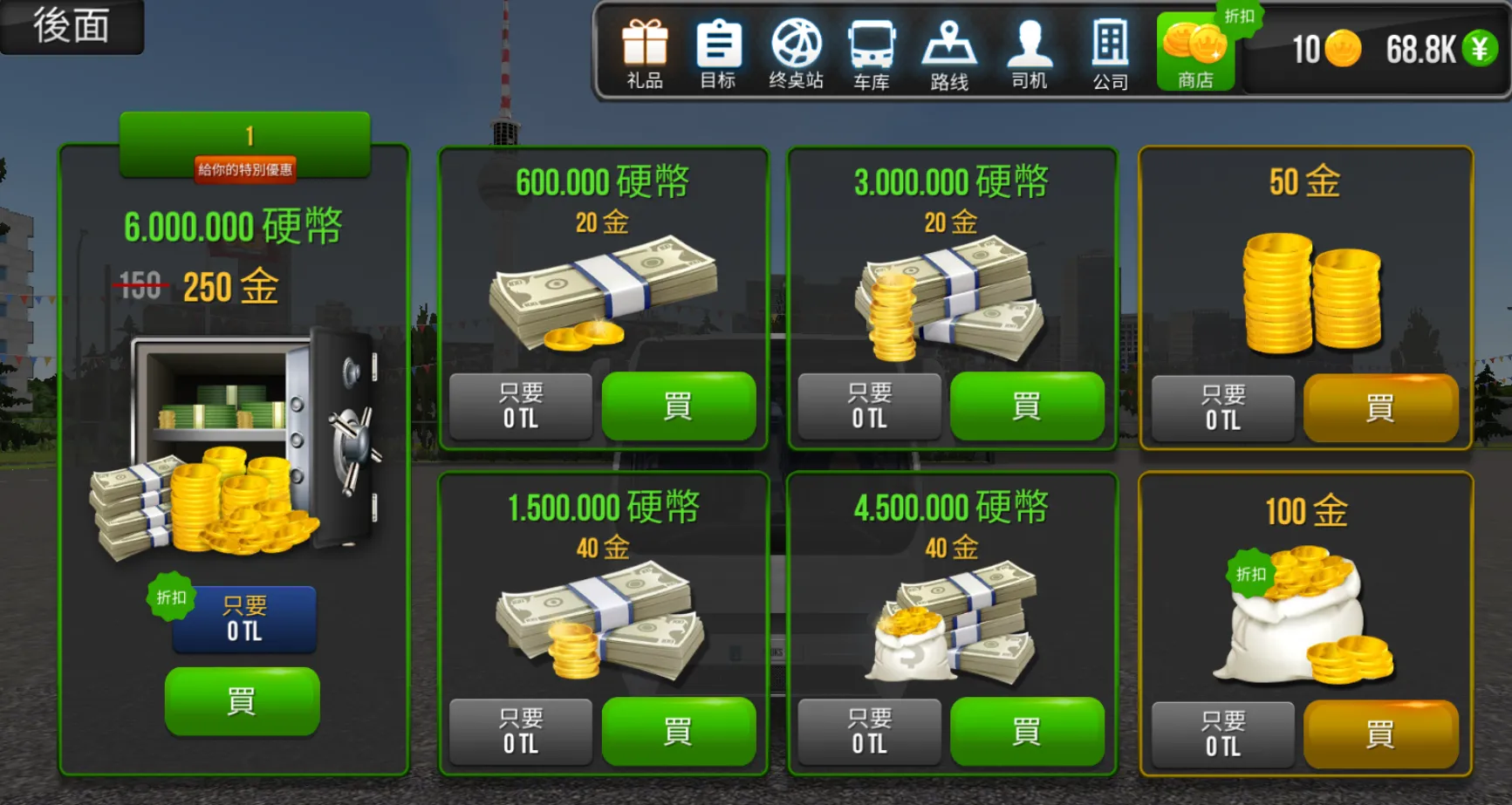This screenshot has width=1512, height=805.
Task: Buy the 50 金 gold pack
Action: point(1381,408)
